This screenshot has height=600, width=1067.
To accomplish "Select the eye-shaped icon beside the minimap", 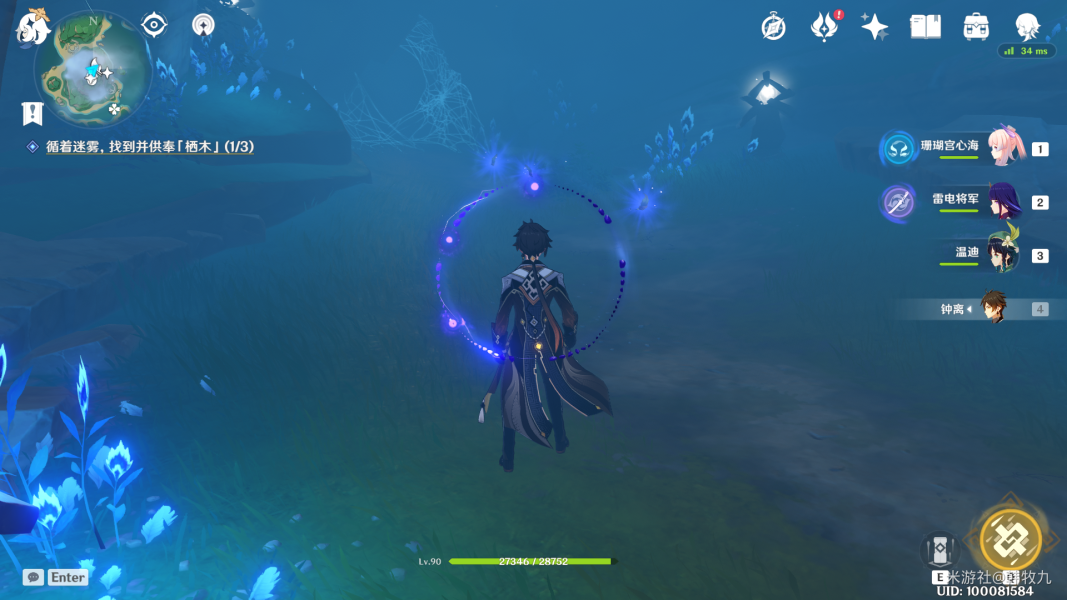I will pos(154,25).
